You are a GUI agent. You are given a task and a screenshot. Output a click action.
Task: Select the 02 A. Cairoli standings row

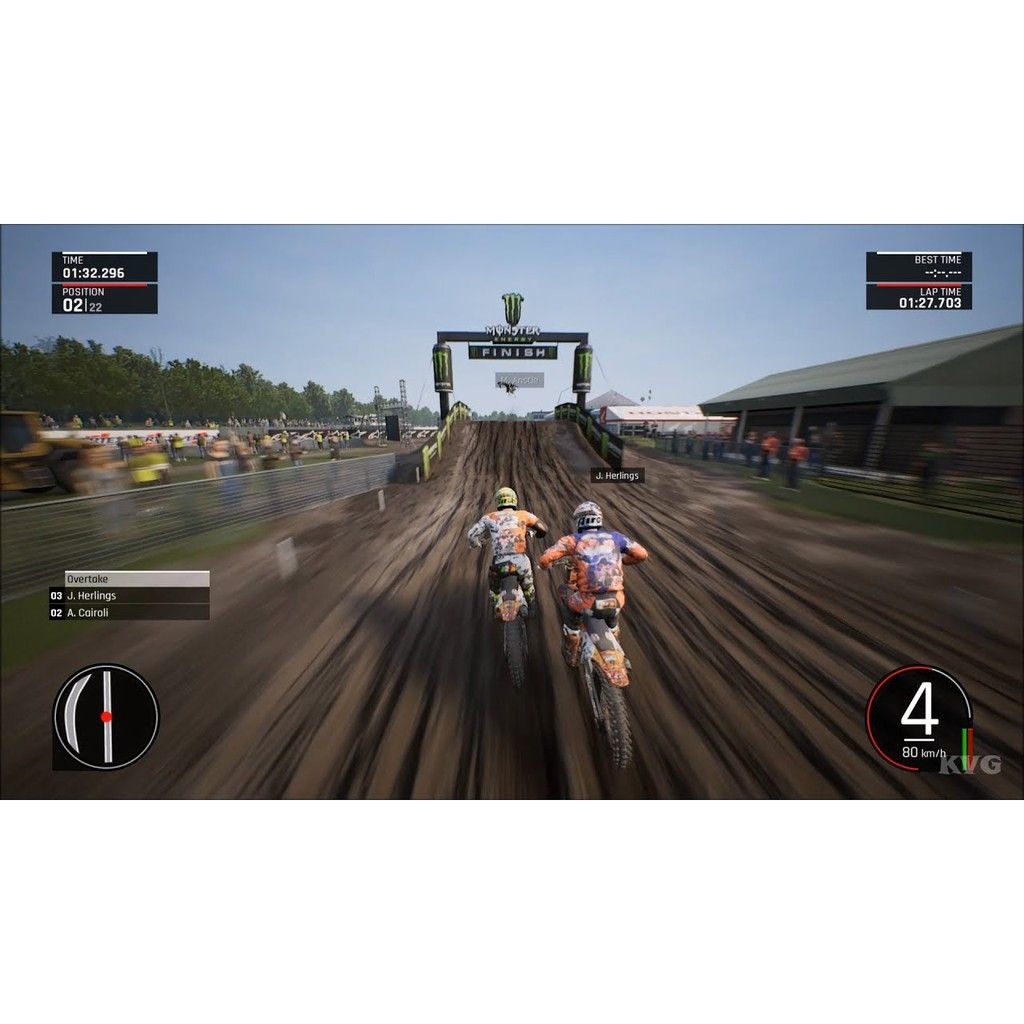coord(130,613)
